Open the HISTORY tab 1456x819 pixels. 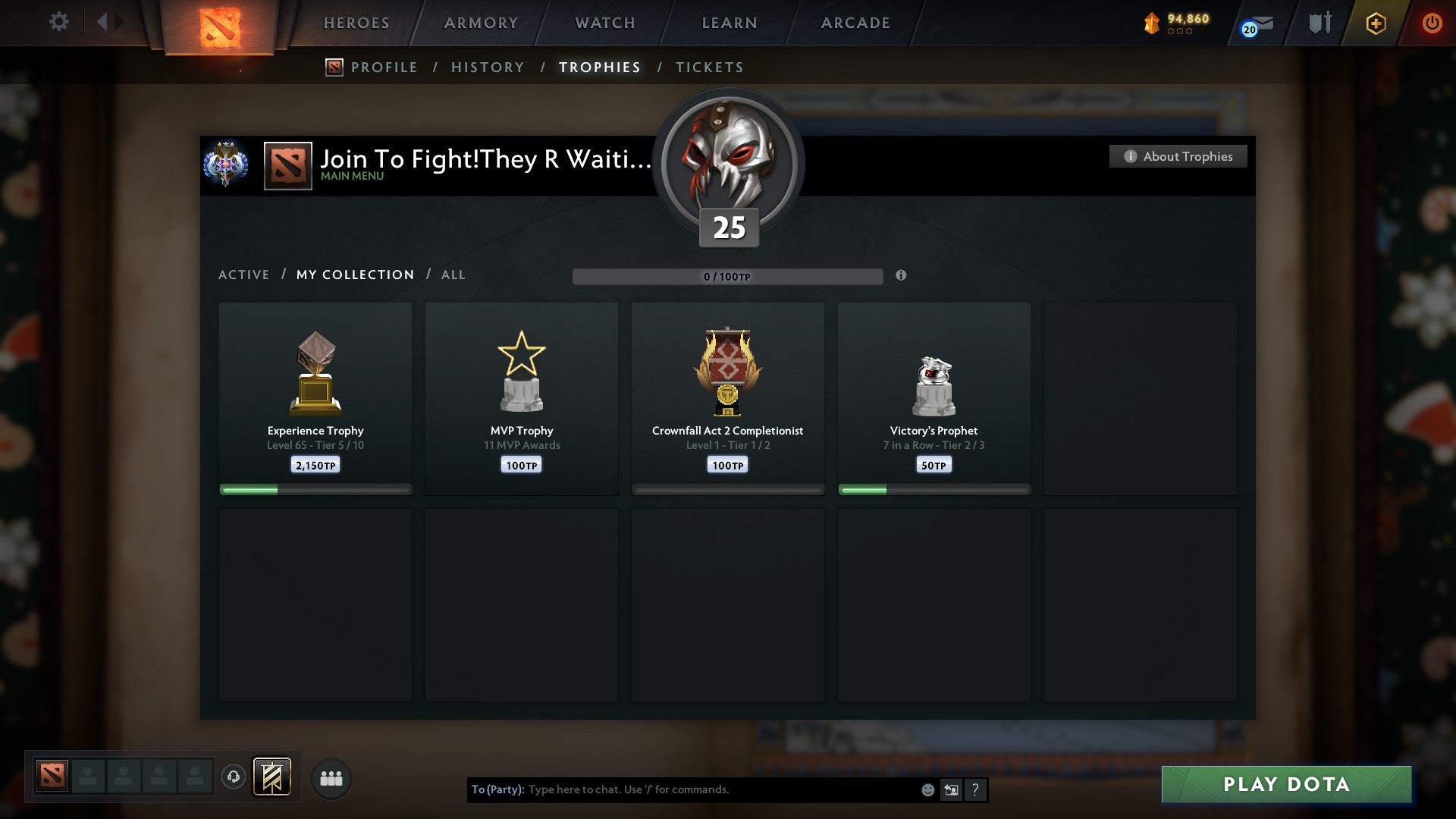click(x=487, y=67)
